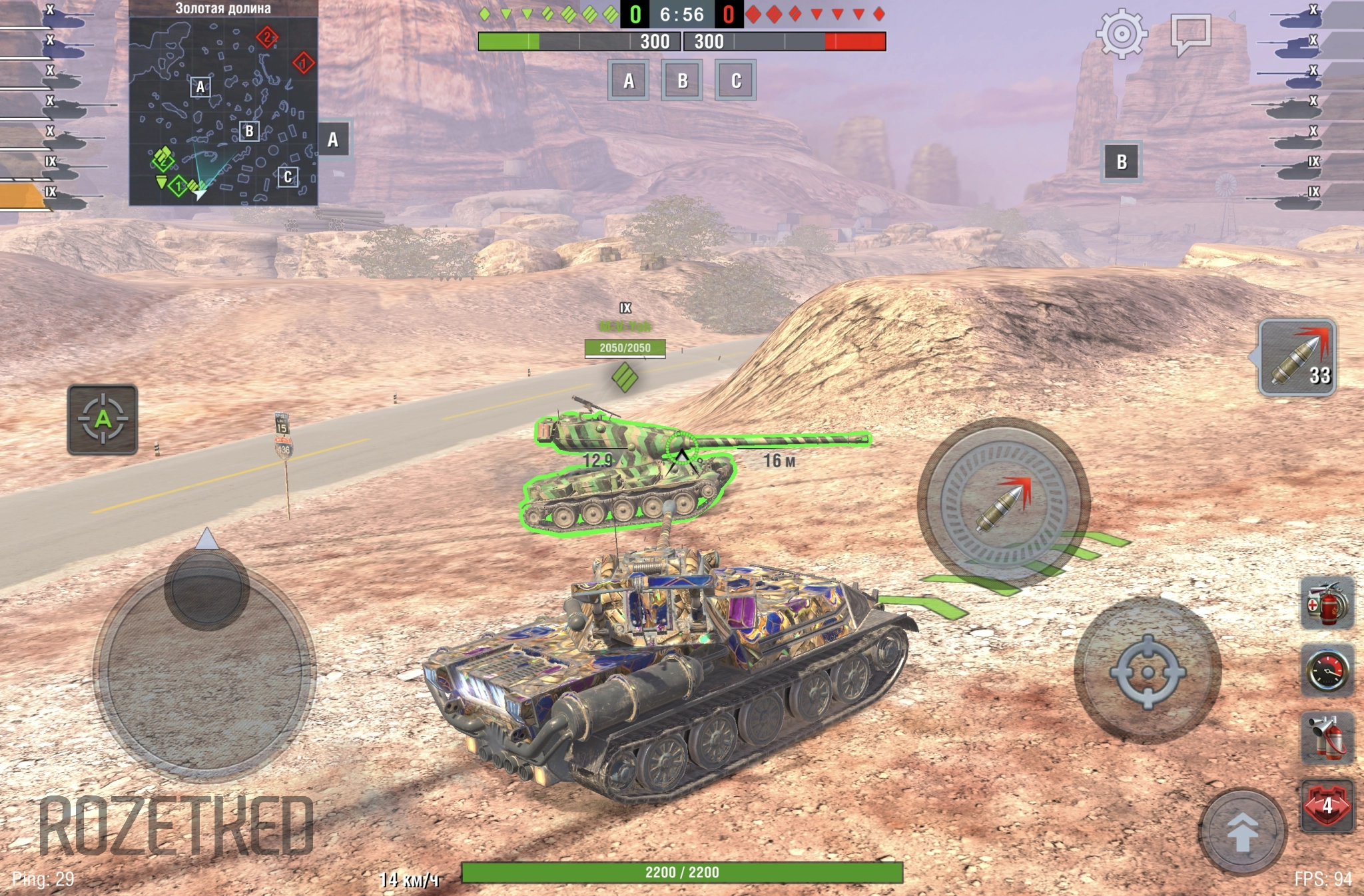Select capture base C indicator at top

[735, 81]
